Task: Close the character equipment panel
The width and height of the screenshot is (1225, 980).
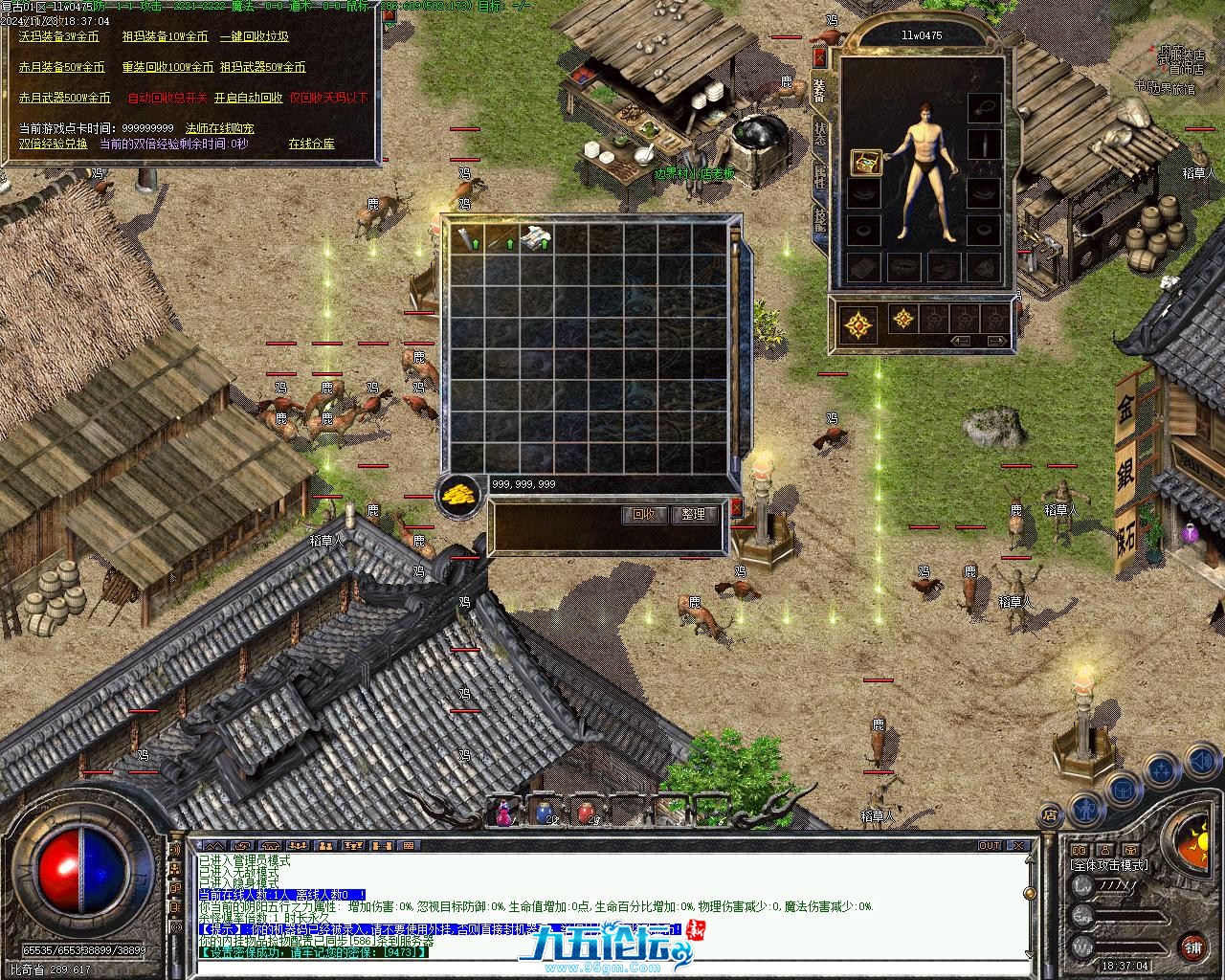Action: (819, 57)
